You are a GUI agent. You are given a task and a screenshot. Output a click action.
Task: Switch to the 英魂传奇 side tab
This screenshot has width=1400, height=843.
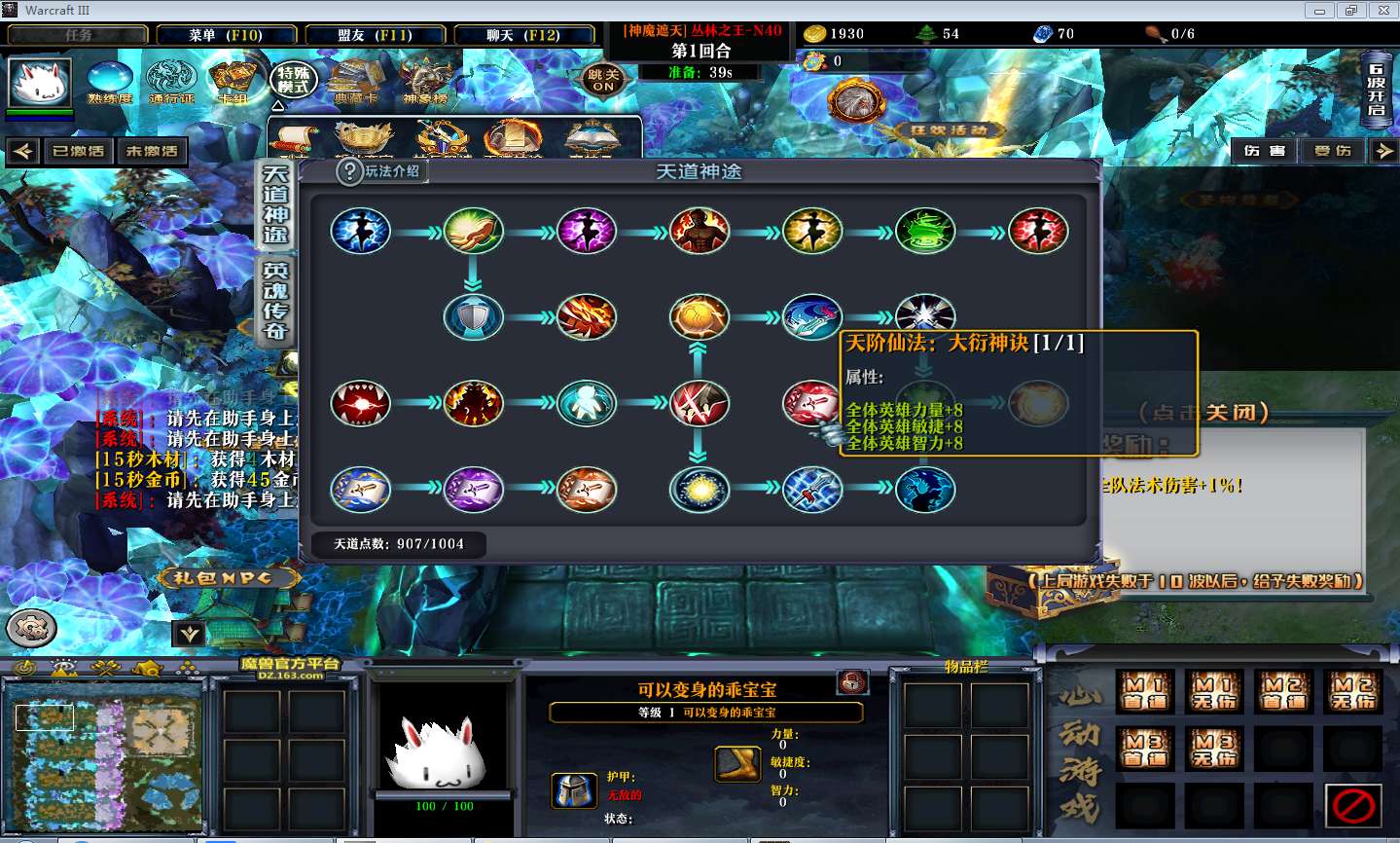click(275, 301)
